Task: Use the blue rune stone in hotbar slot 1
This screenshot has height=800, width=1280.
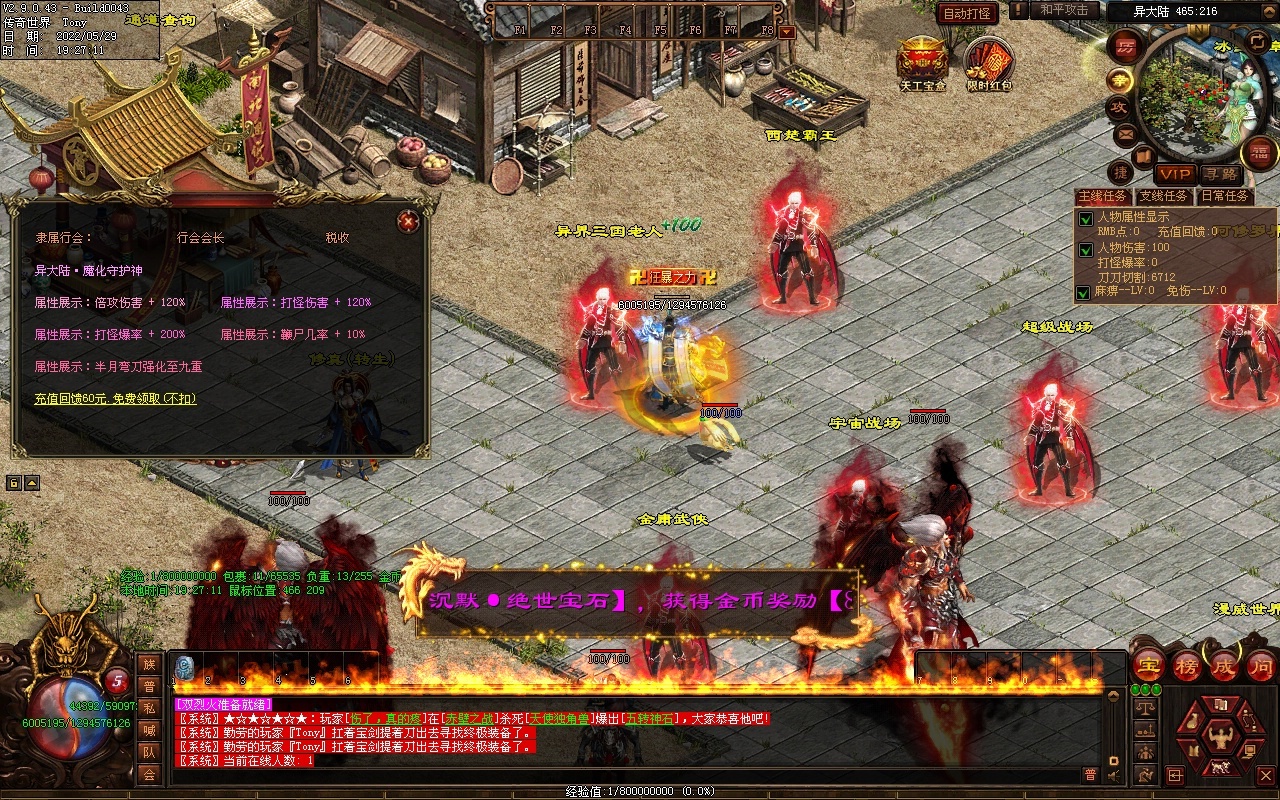Action: coord(184,667)
